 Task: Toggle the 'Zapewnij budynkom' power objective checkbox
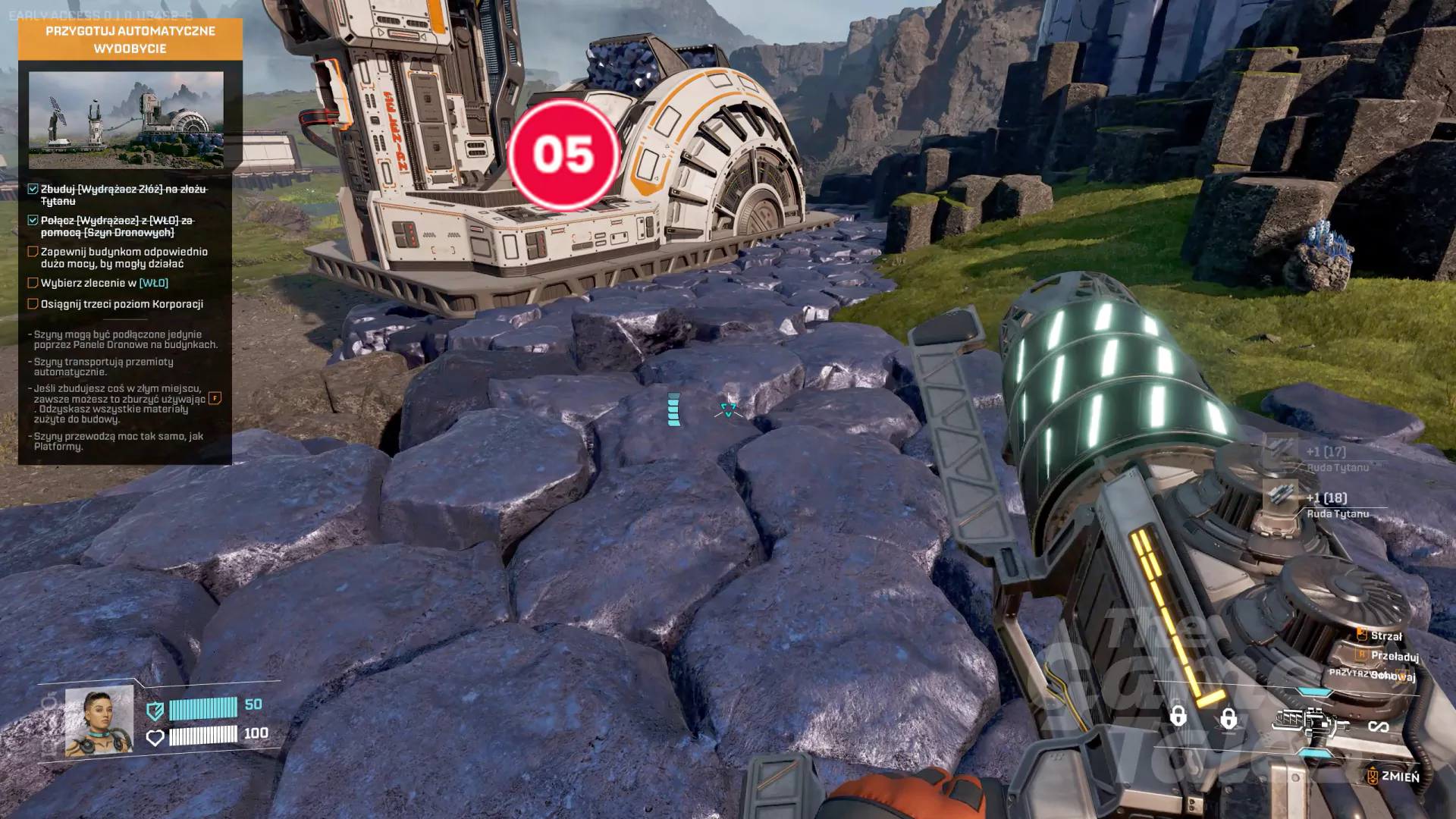[x=33, y=252]
